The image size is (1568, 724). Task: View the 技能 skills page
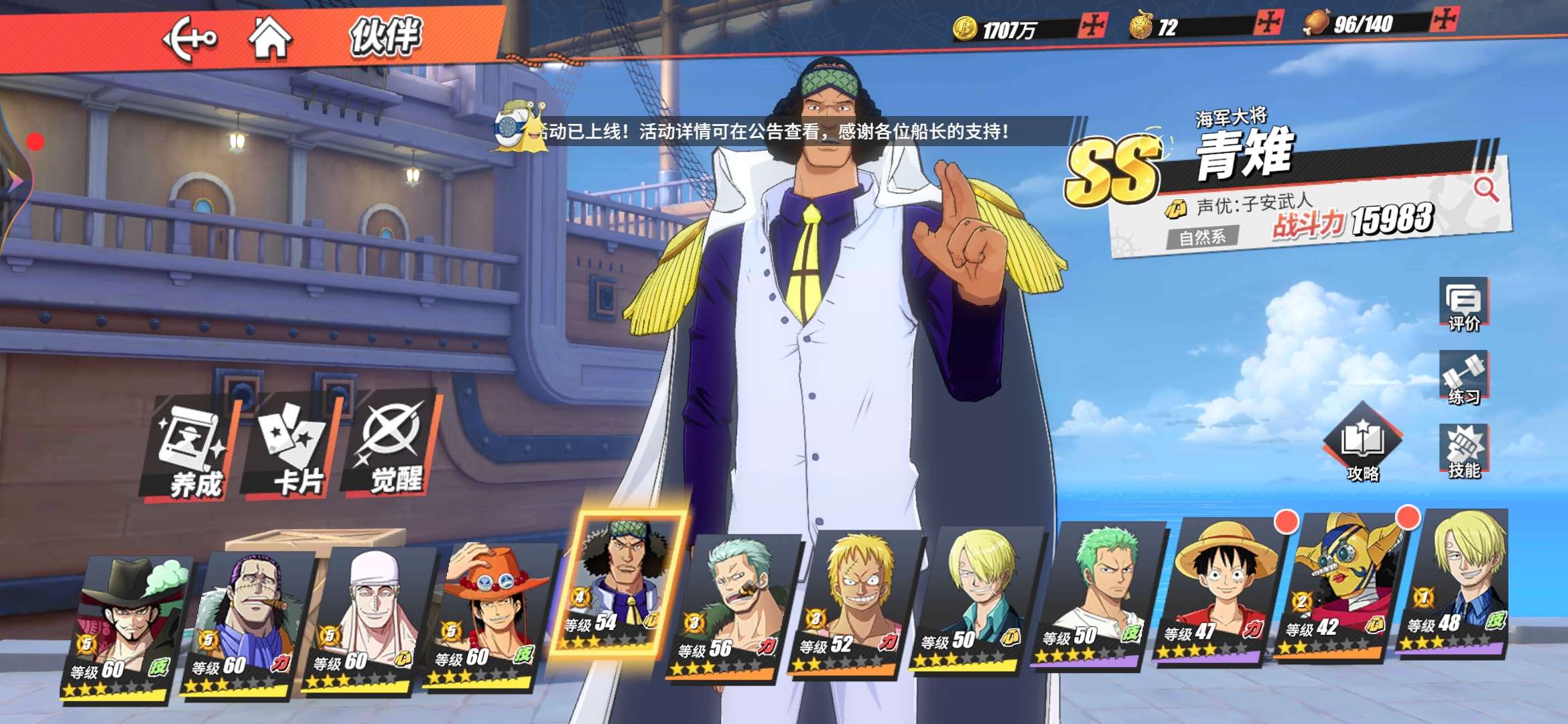tap(1464, 452)
